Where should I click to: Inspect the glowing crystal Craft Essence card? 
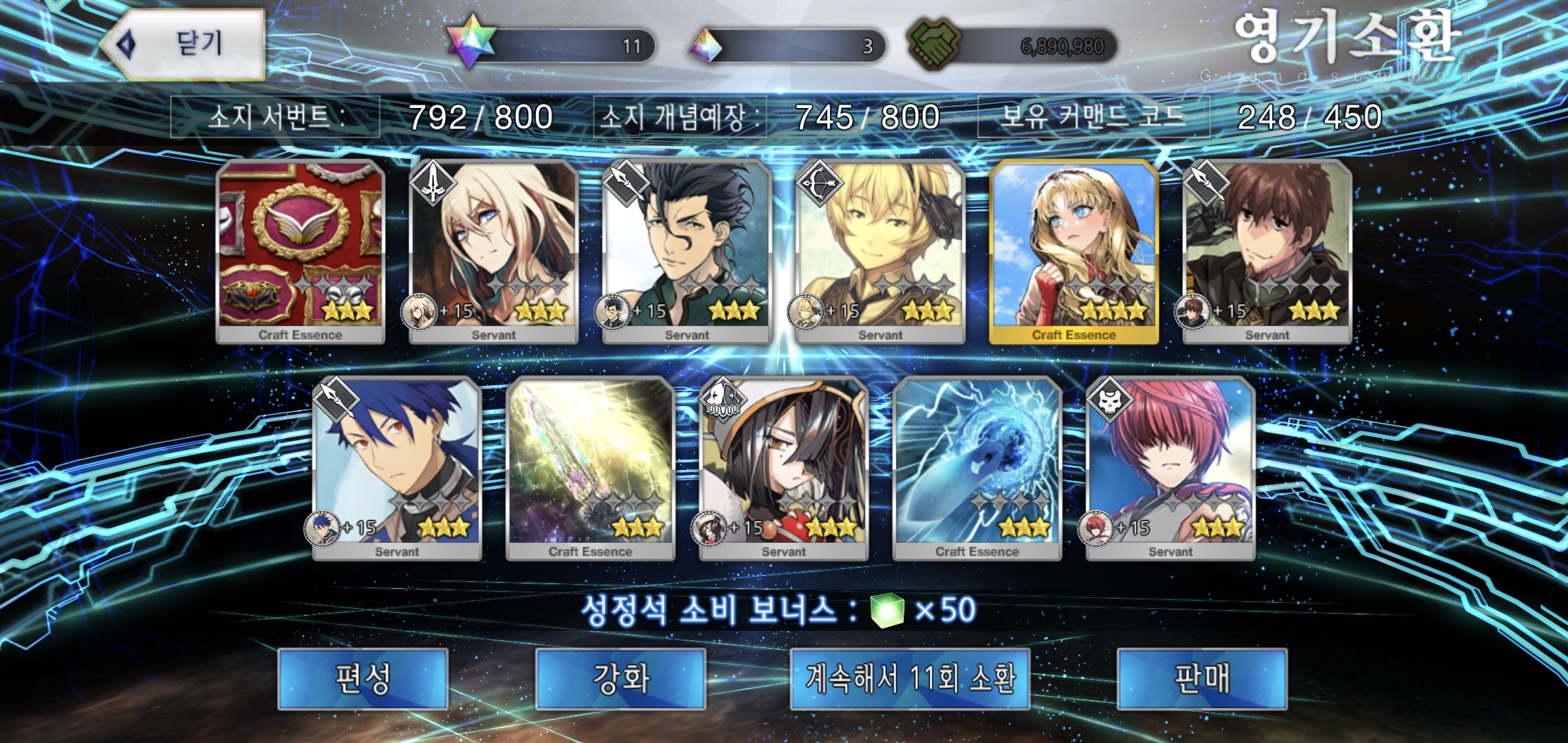click(590, 468)
